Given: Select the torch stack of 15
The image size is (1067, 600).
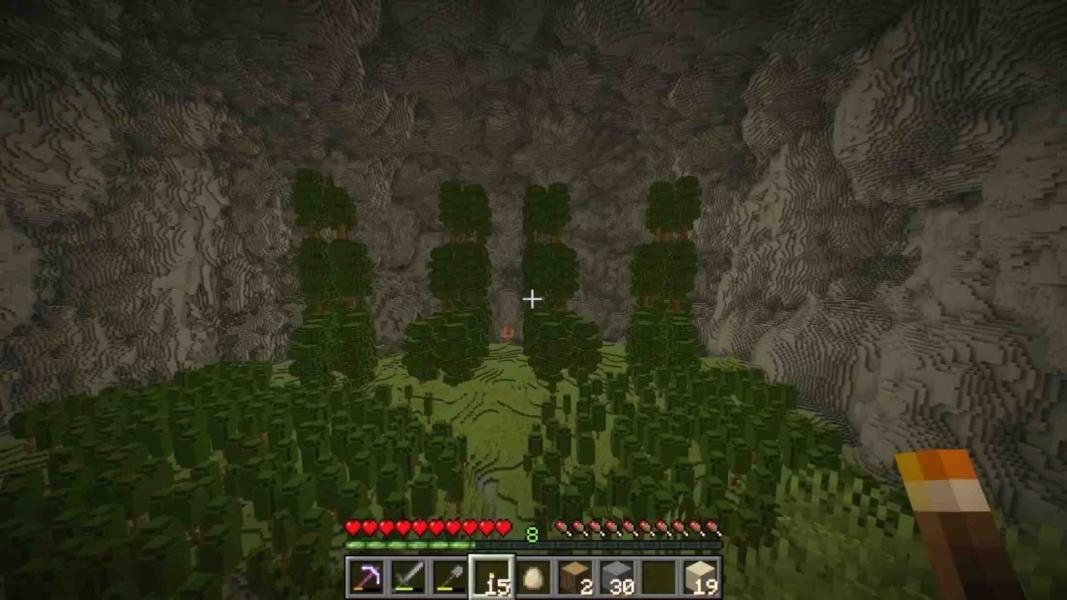Looking at the screenshot, I should point(491,577).
